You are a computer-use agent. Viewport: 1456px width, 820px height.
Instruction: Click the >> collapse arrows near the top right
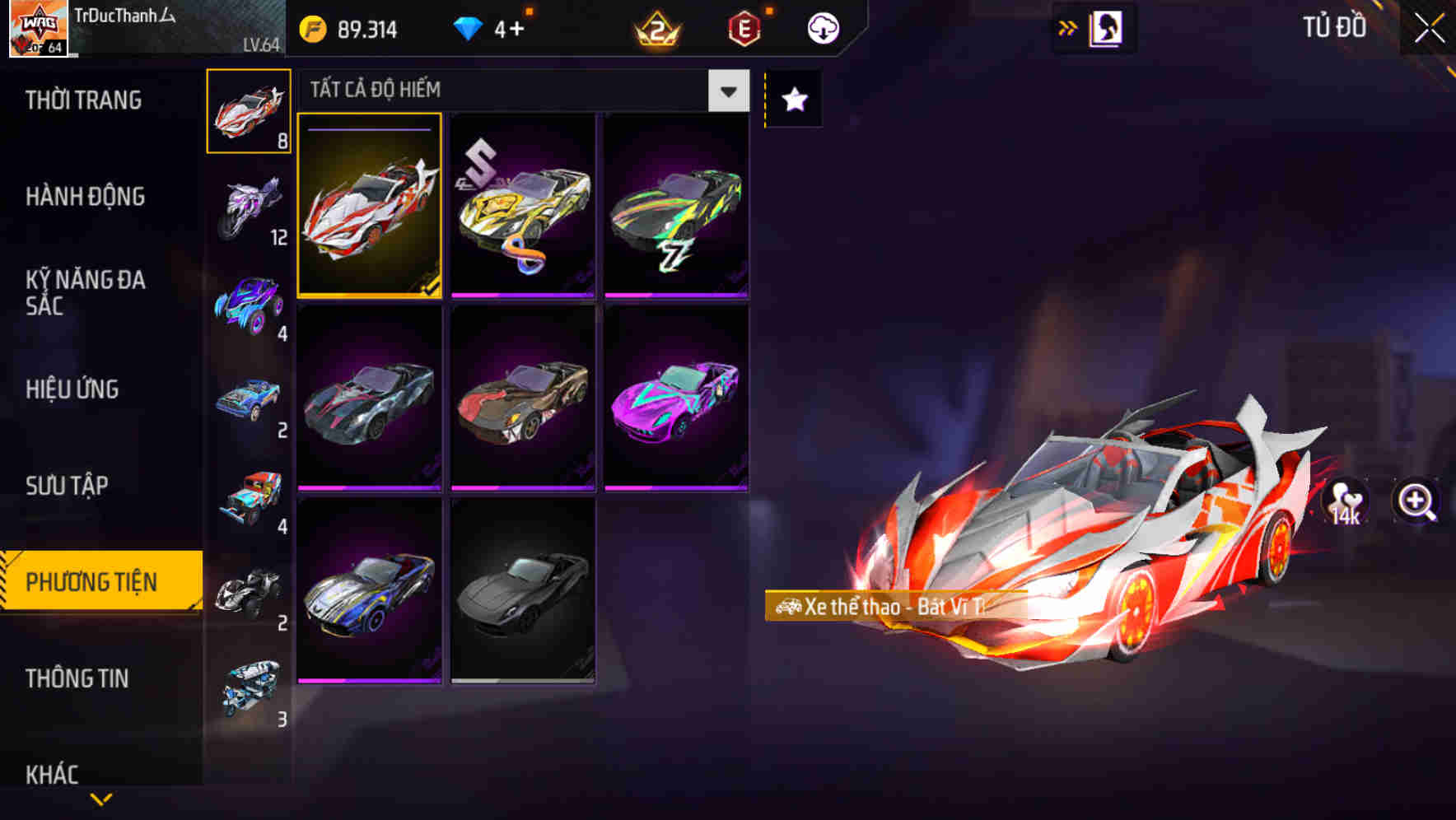click(1068, 26)
